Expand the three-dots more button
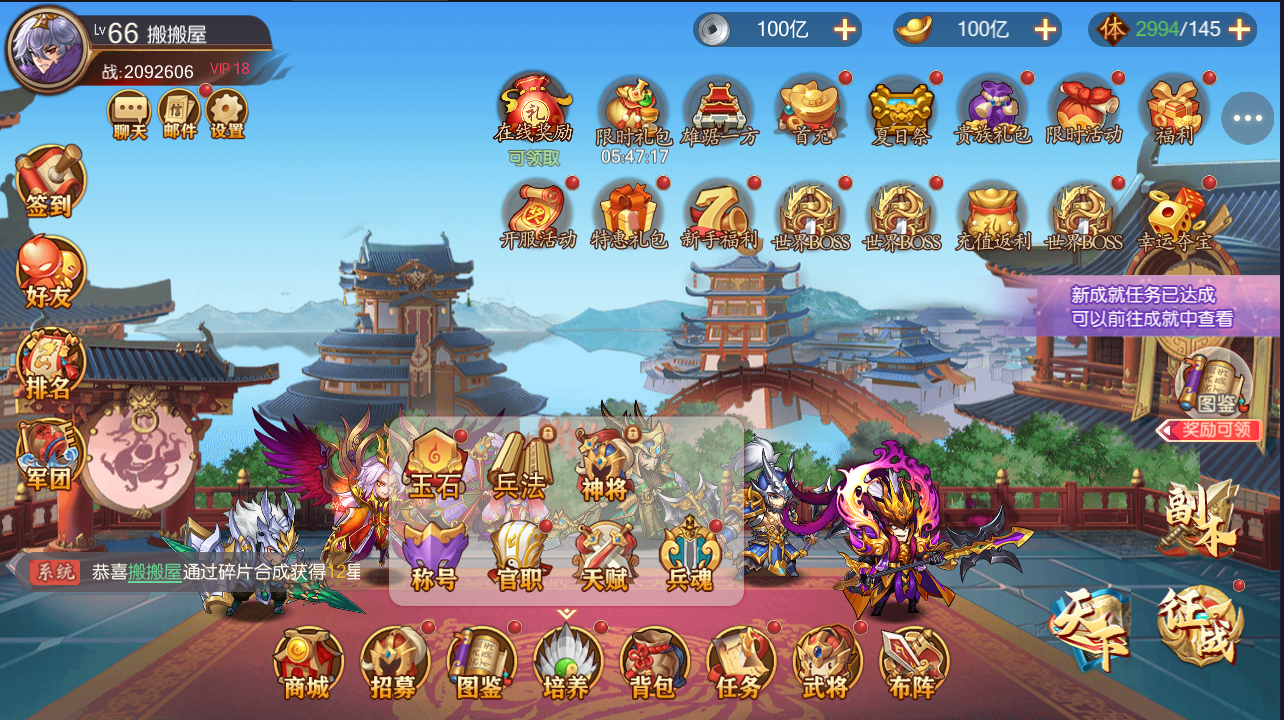This screenshot has height=720, width=1284. tap(1247, 118)
